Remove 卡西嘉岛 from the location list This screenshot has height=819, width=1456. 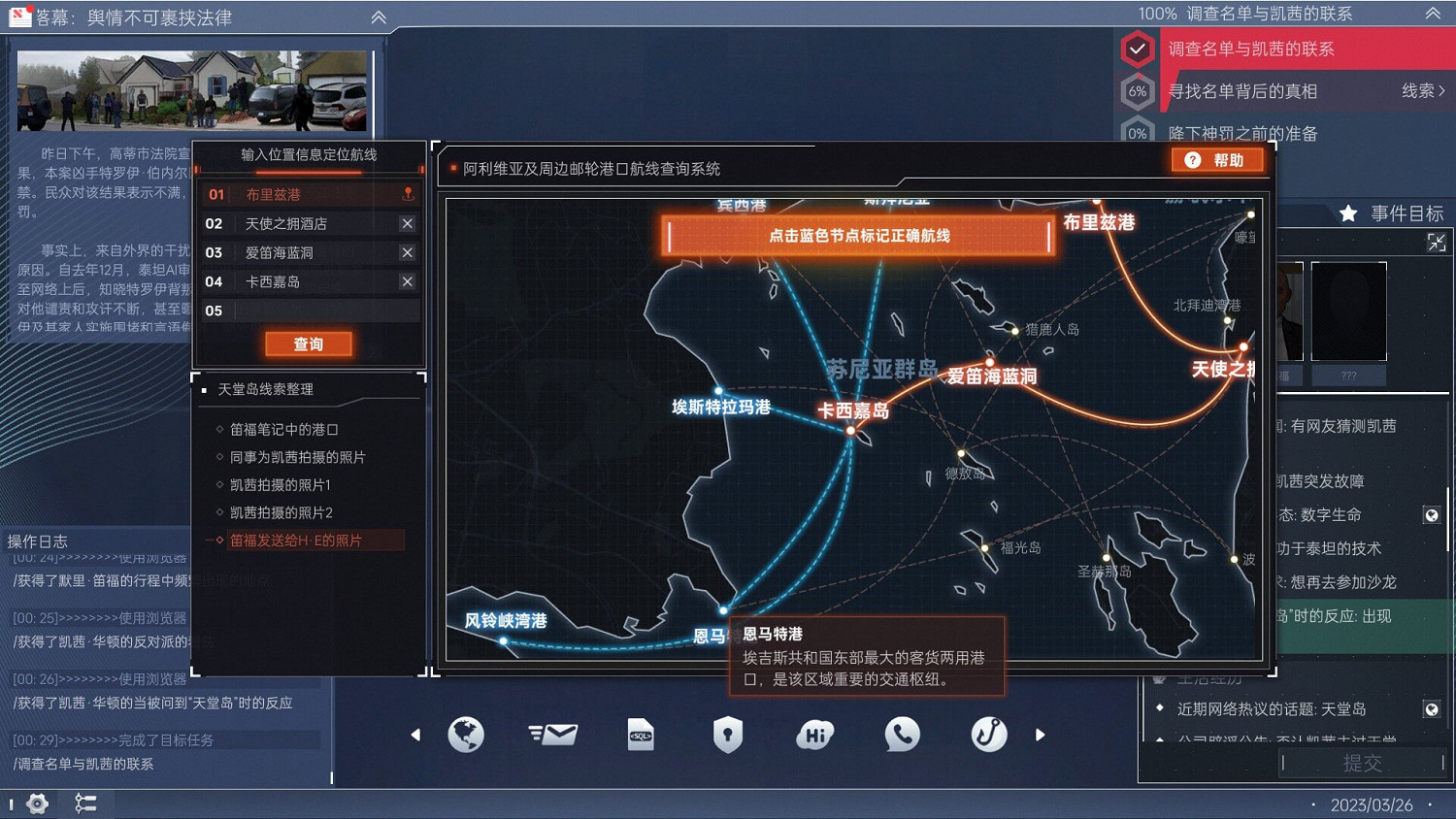click(408, 281)
